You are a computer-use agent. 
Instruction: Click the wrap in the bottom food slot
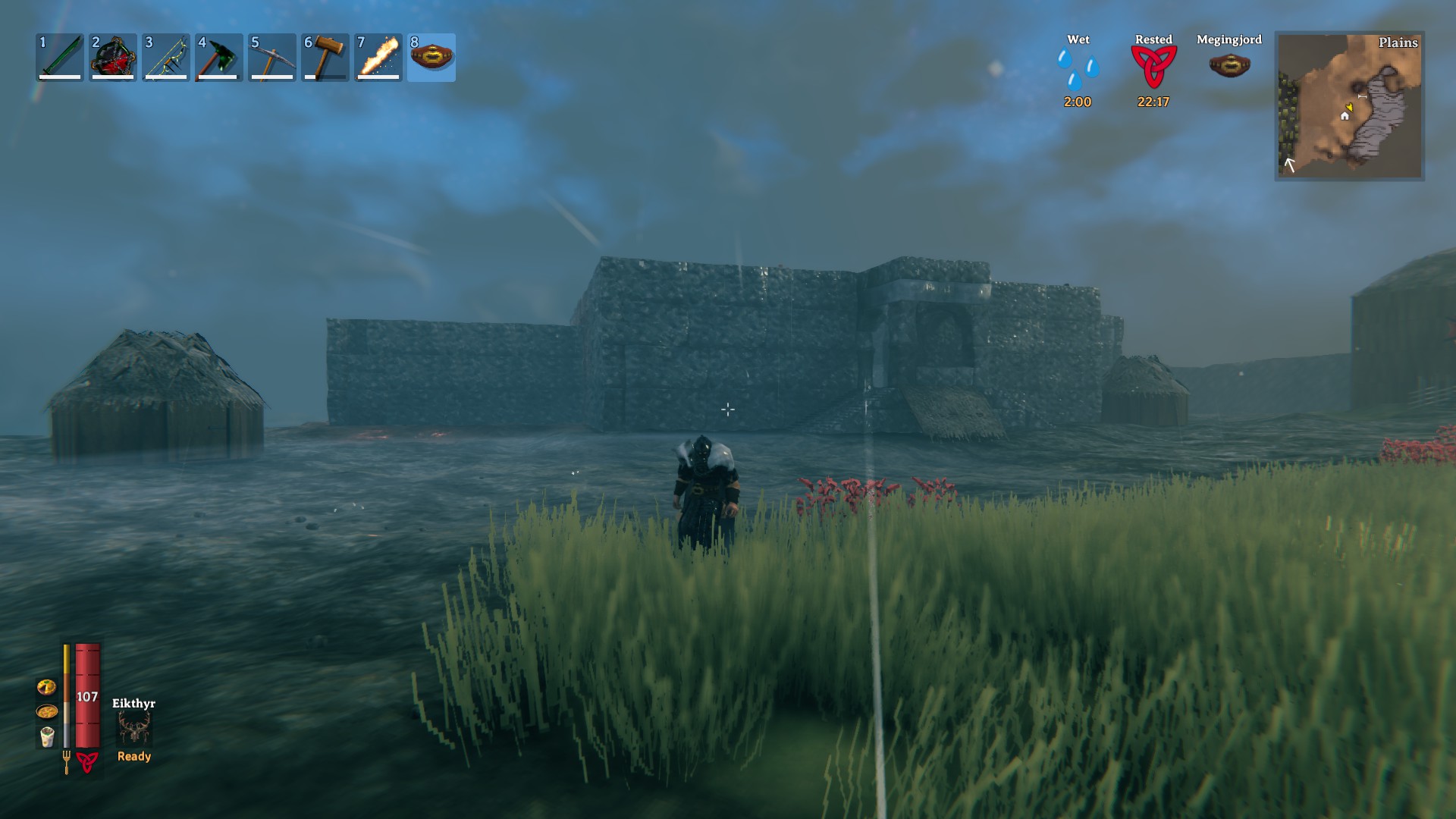coord(47,738)
